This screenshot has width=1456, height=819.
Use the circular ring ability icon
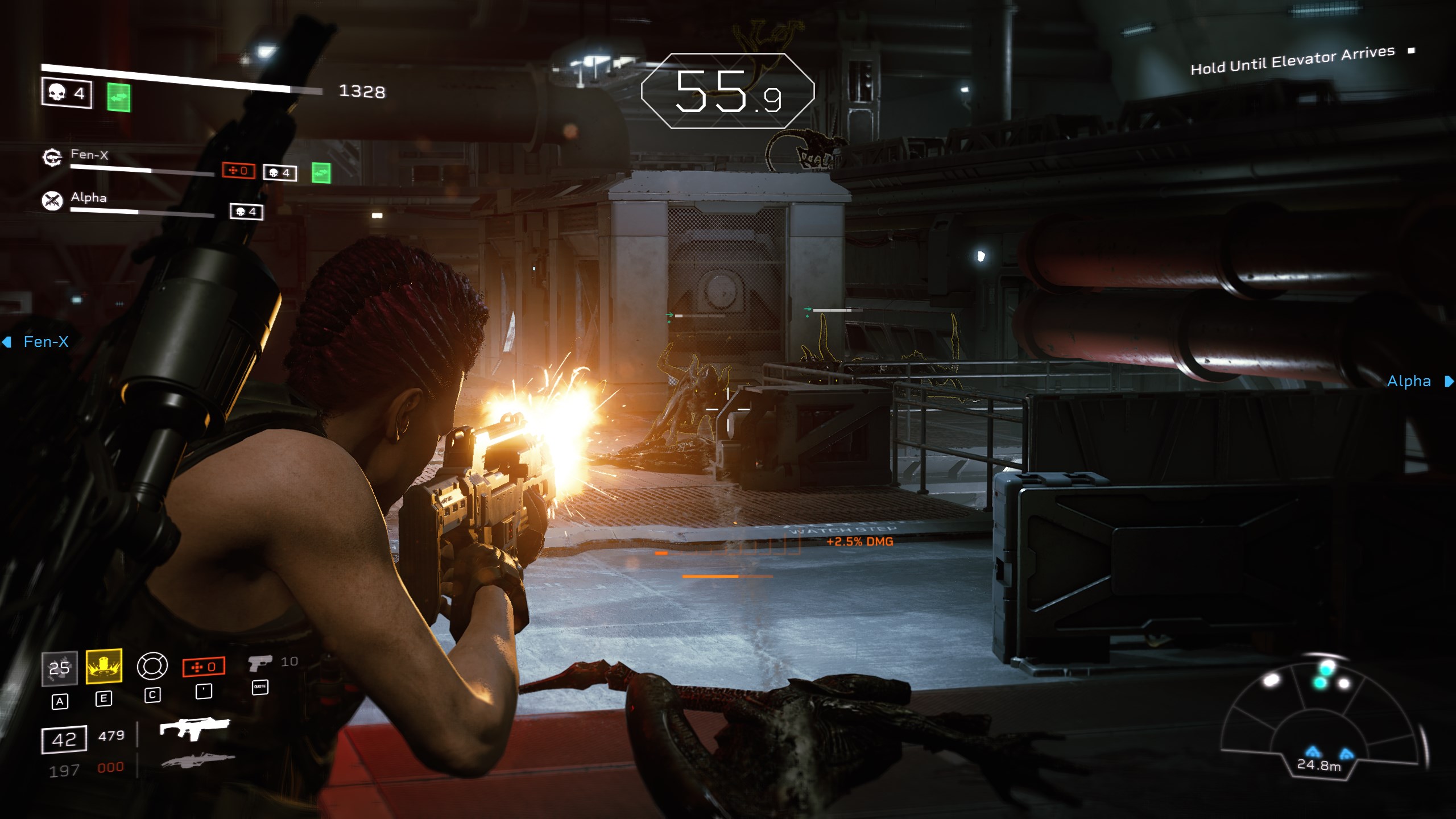(152, 666)
